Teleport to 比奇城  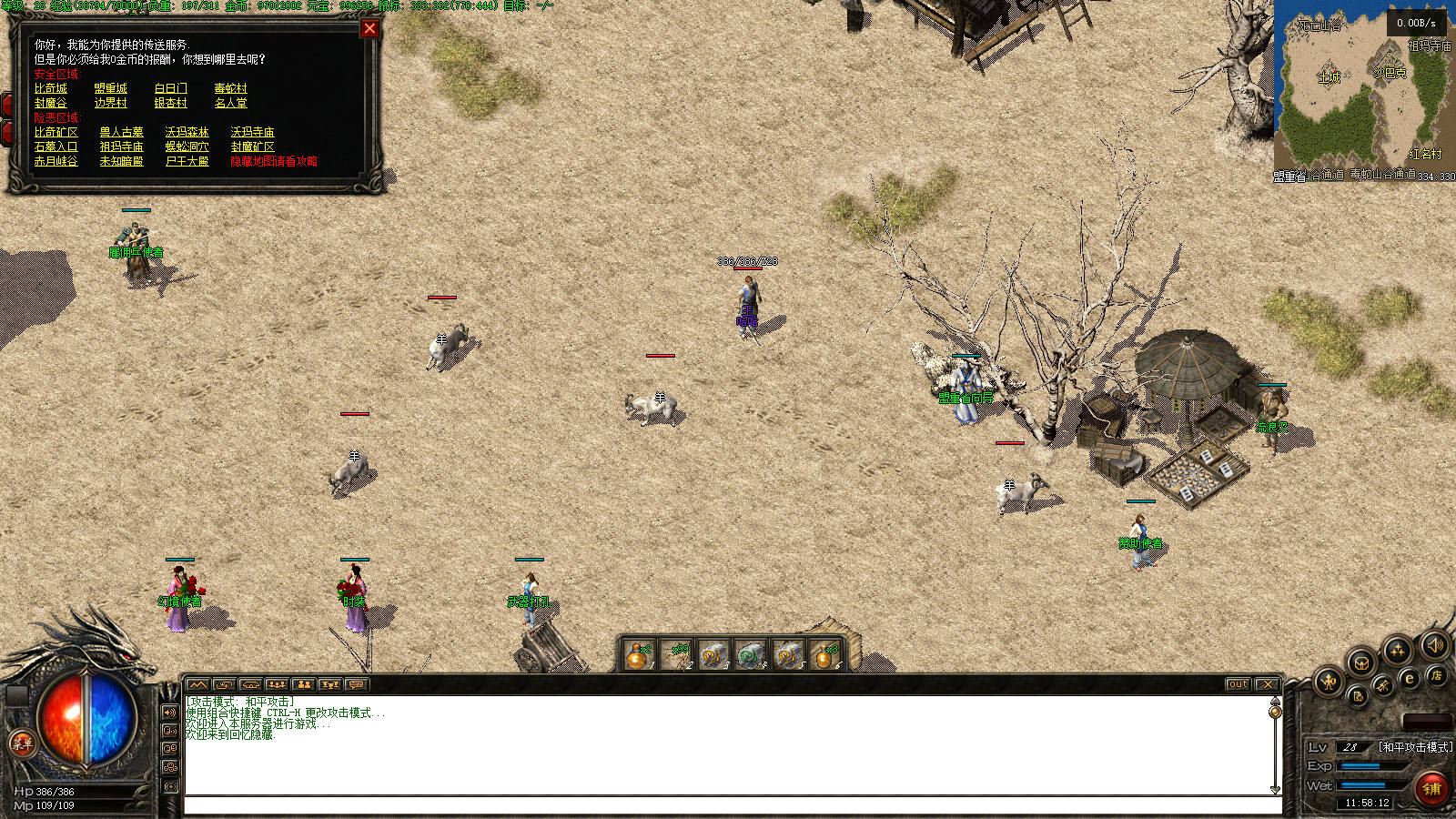(51, 88)
